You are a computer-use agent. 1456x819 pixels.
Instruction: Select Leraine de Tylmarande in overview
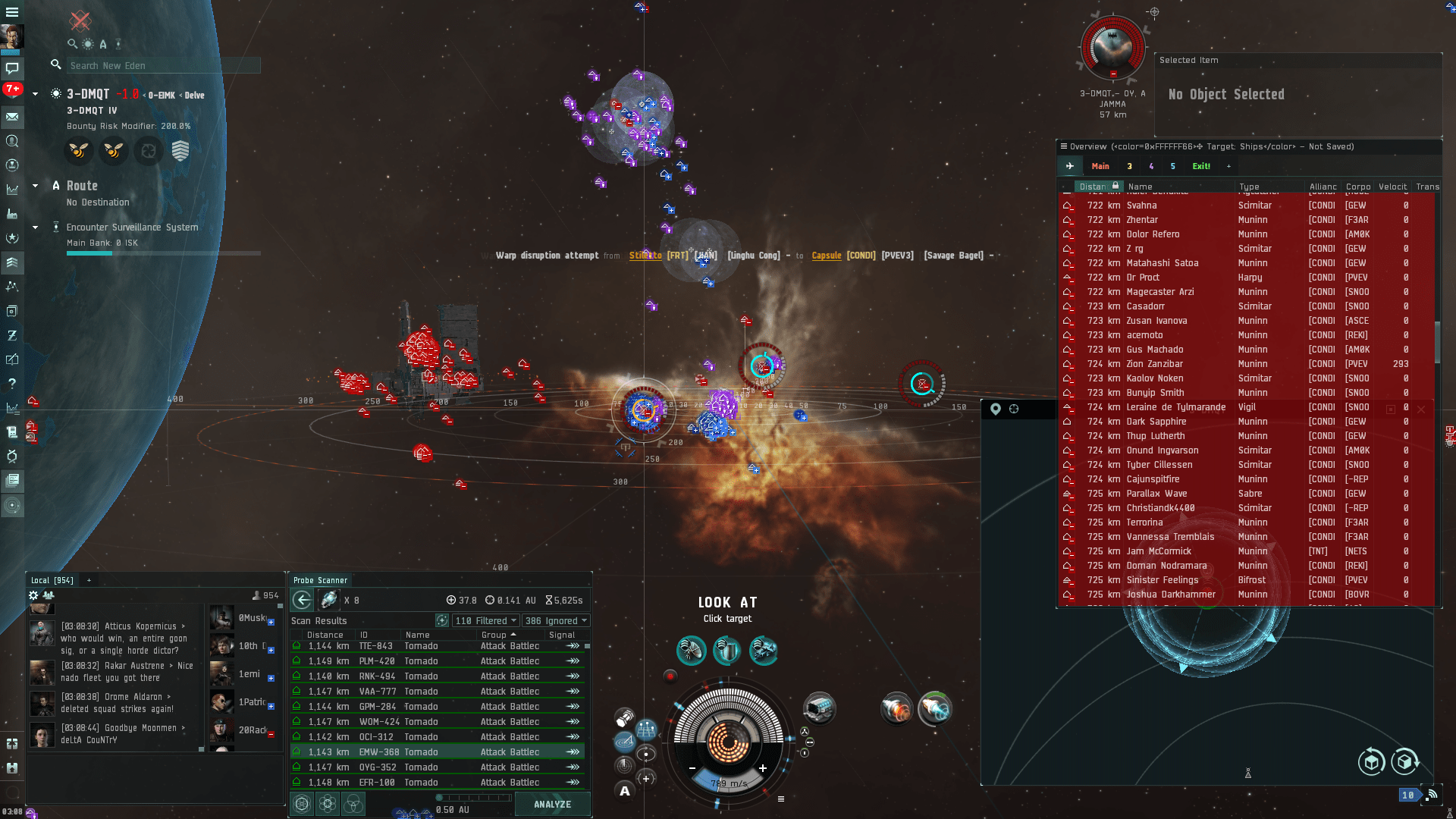point(1175,408)
